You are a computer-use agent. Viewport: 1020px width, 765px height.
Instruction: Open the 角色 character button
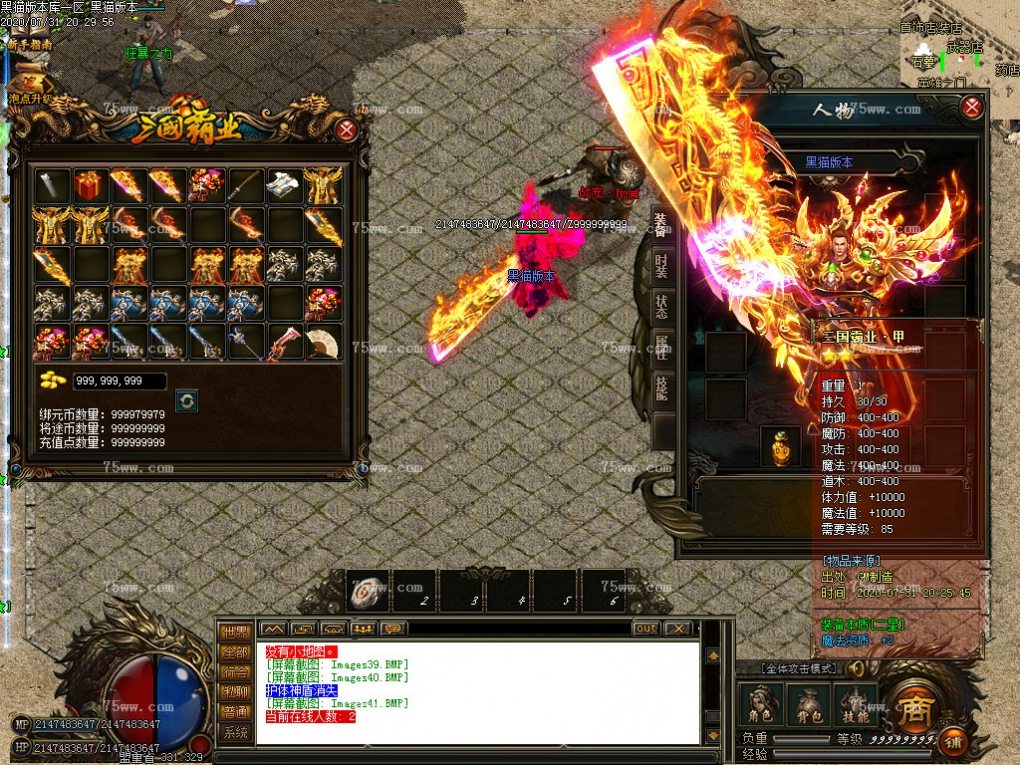(760, 706)
